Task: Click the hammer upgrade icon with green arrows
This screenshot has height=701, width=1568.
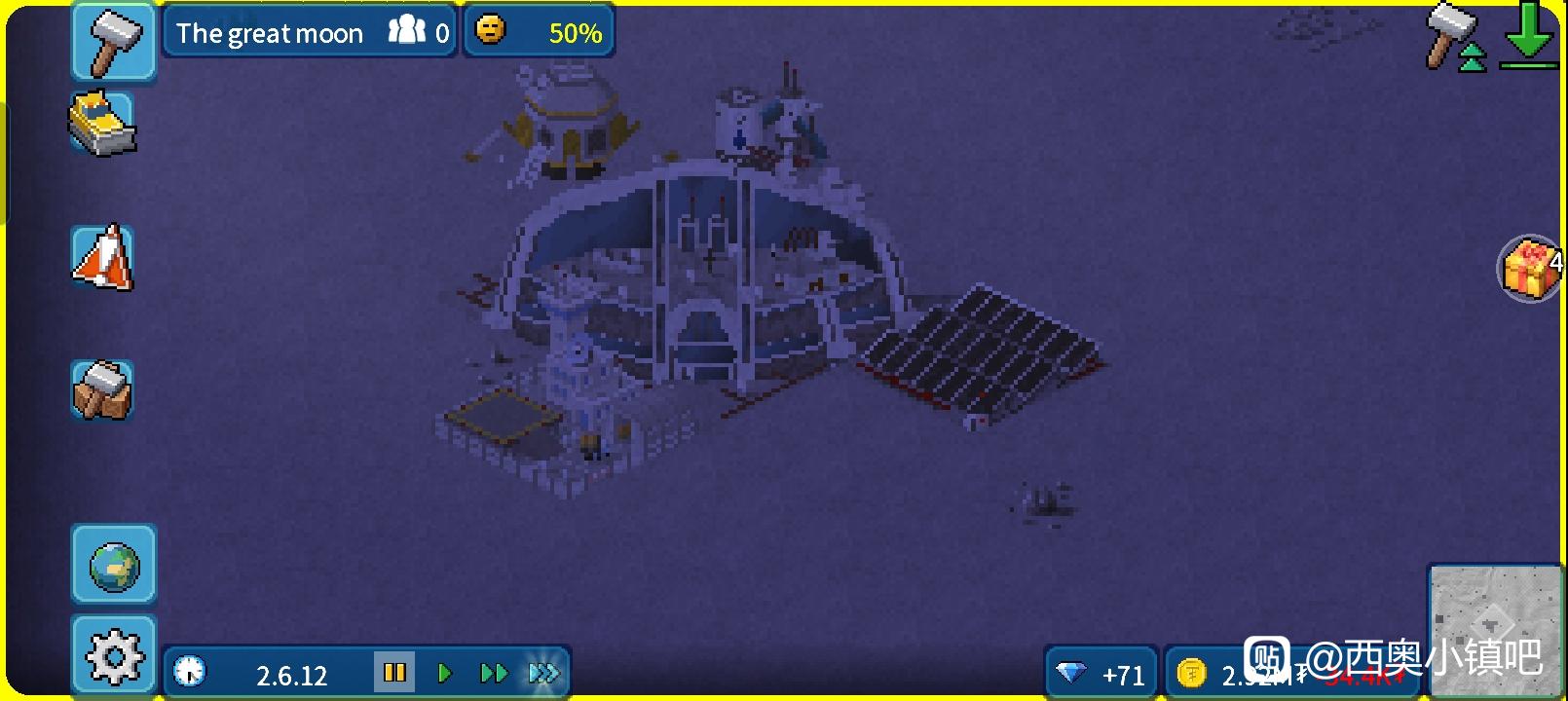Action: [x=1456, y=37]
